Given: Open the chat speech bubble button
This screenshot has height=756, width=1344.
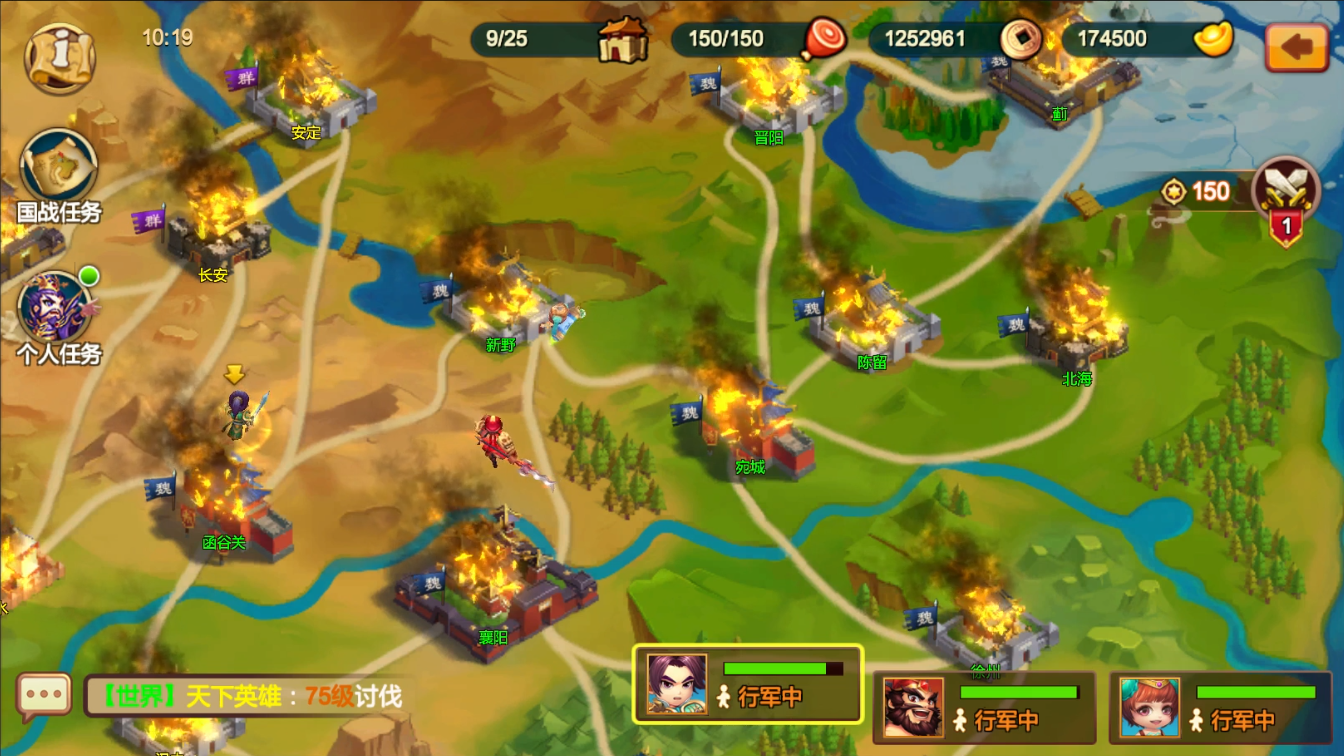Looking at the screenshot, I should tap(44, 696).
